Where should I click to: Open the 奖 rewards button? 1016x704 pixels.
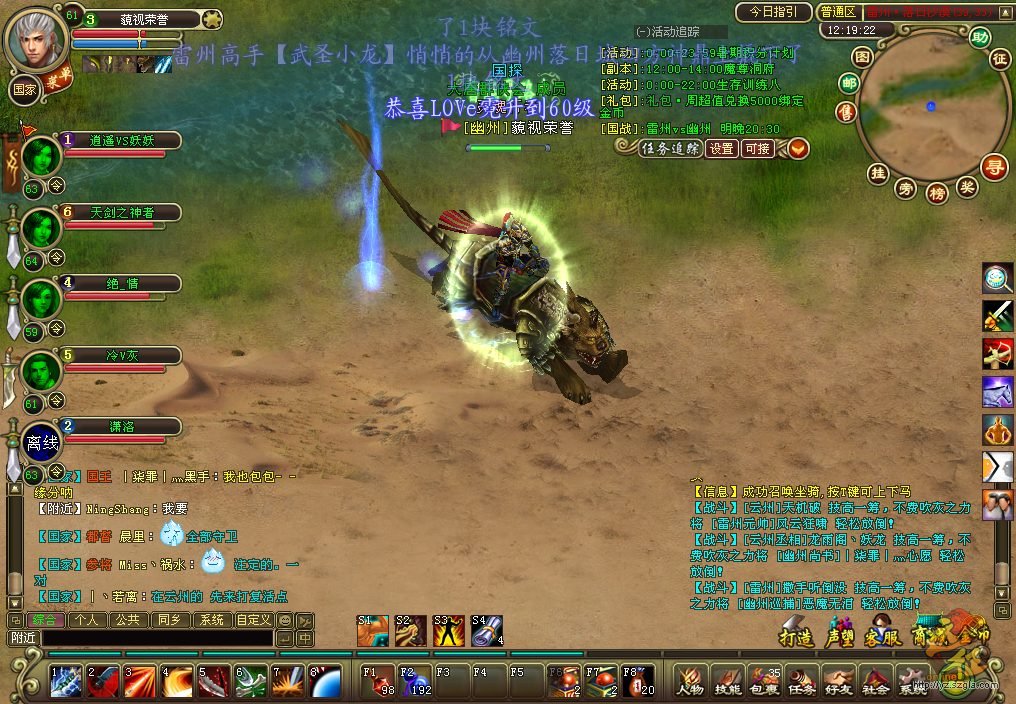point(966,185)
